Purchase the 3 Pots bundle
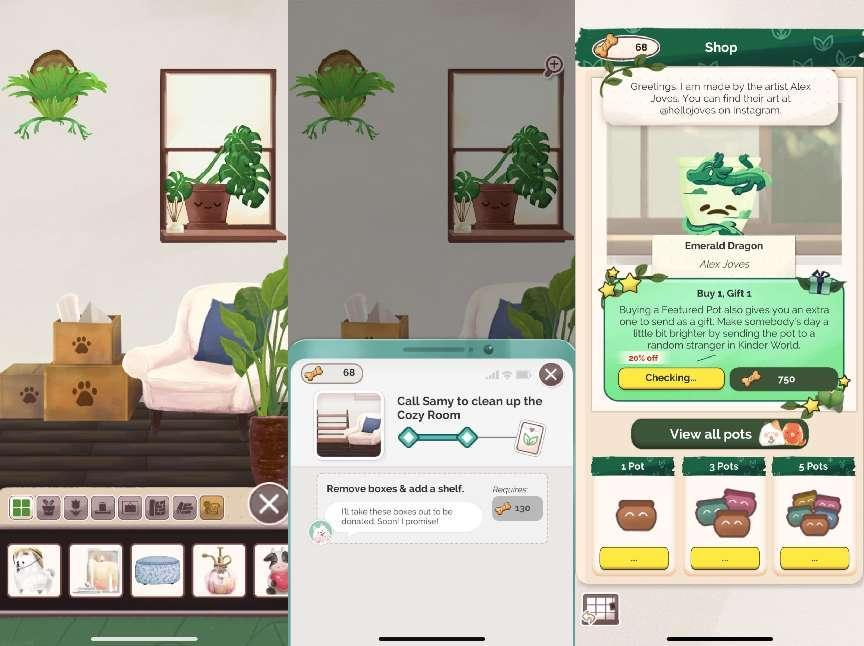 coord(724,558)
